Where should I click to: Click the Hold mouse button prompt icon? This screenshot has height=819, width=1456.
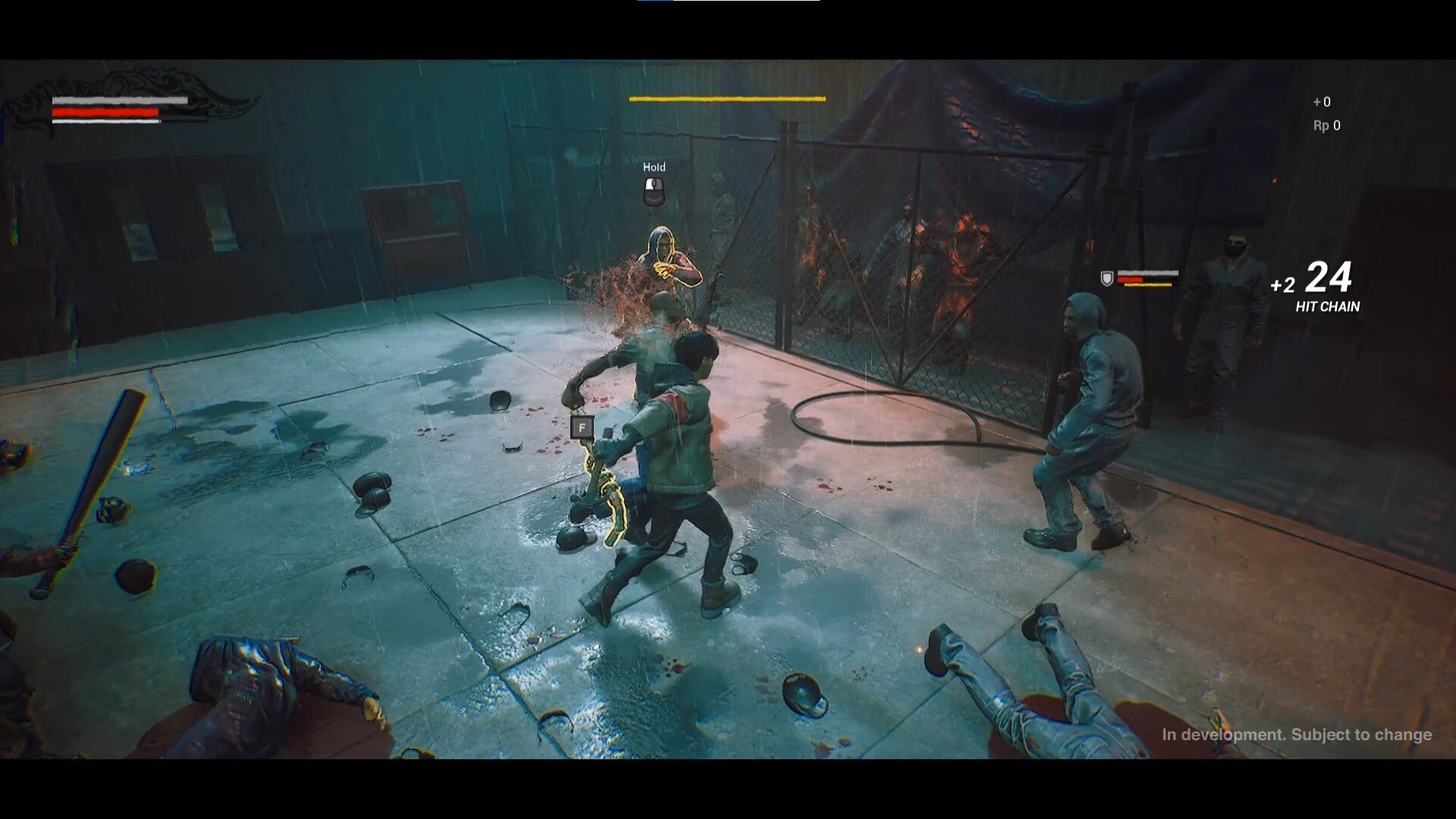click(x=654, y=191)
